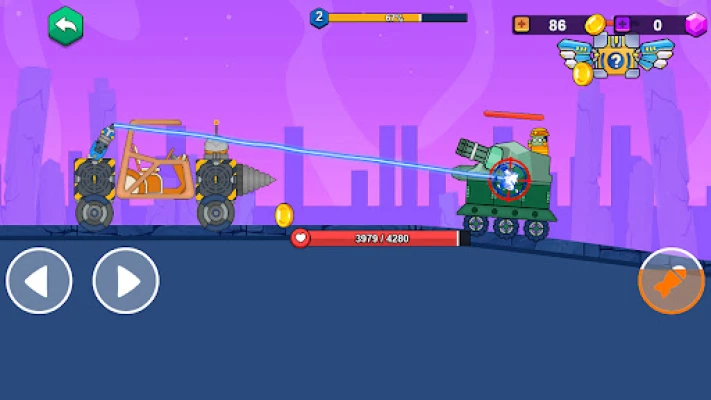The image size is (711, 400).
Task: Drive backward with the left arrow control
Action: point(39,281)
